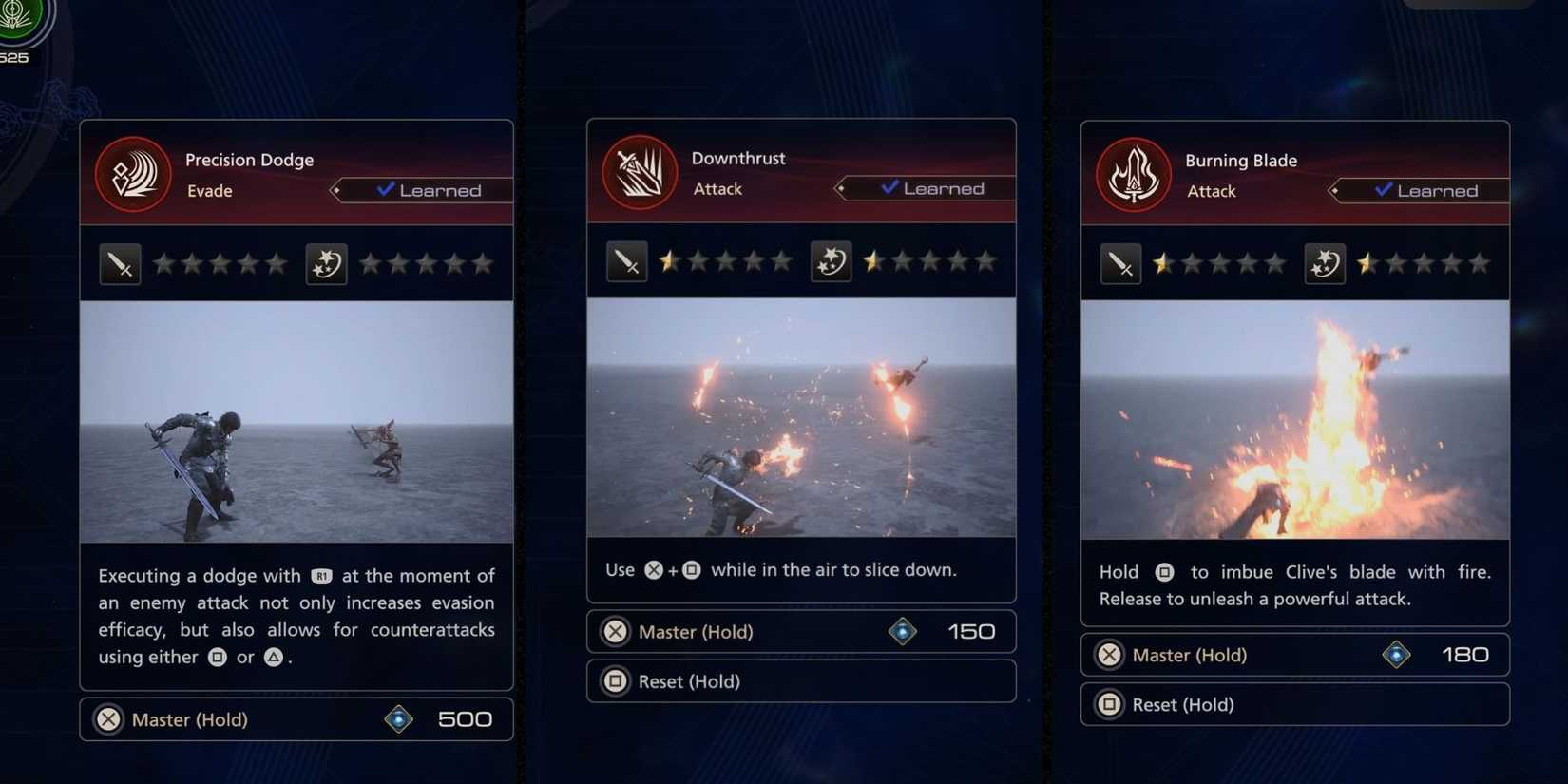This screenshot has width=1568, height=784.
Task: Activate Reset (Hold) on Downthrust
Action: (x=801, y=680)
